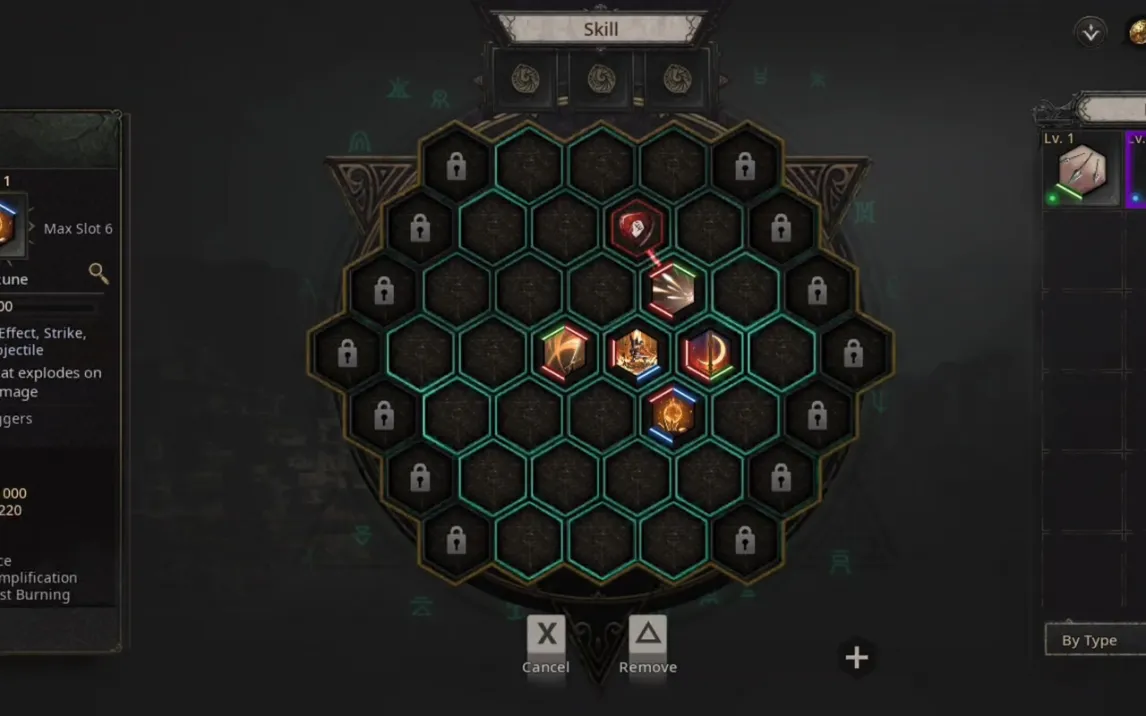Image resolution: width=1146 pixels, height=716 pixels.
Task: Click the white plus icon below the grid
Action: [857, 657]
